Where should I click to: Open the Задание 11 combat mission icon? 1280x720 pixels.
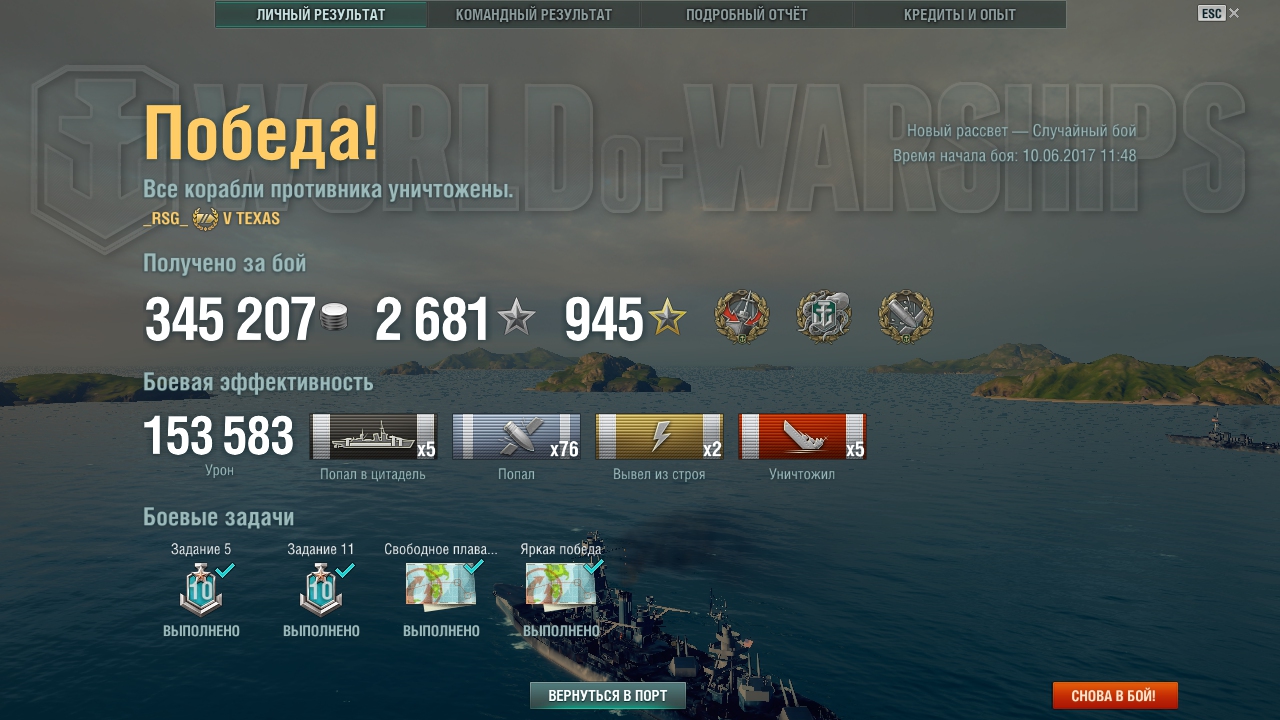click(321, 589)
